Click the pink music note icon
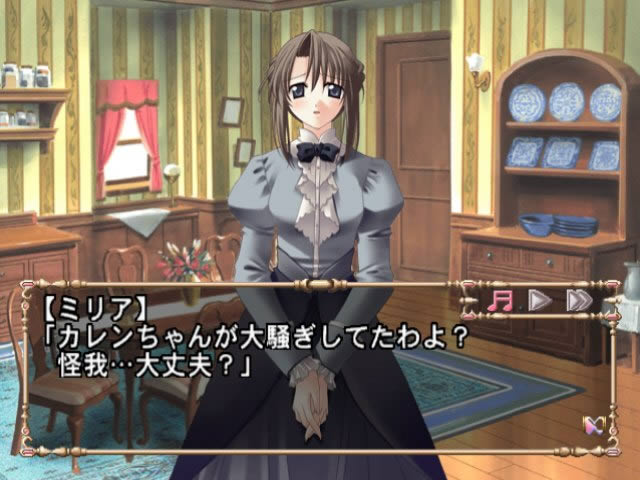This screenshot has height=480, width=640. (x=498, y=300)
